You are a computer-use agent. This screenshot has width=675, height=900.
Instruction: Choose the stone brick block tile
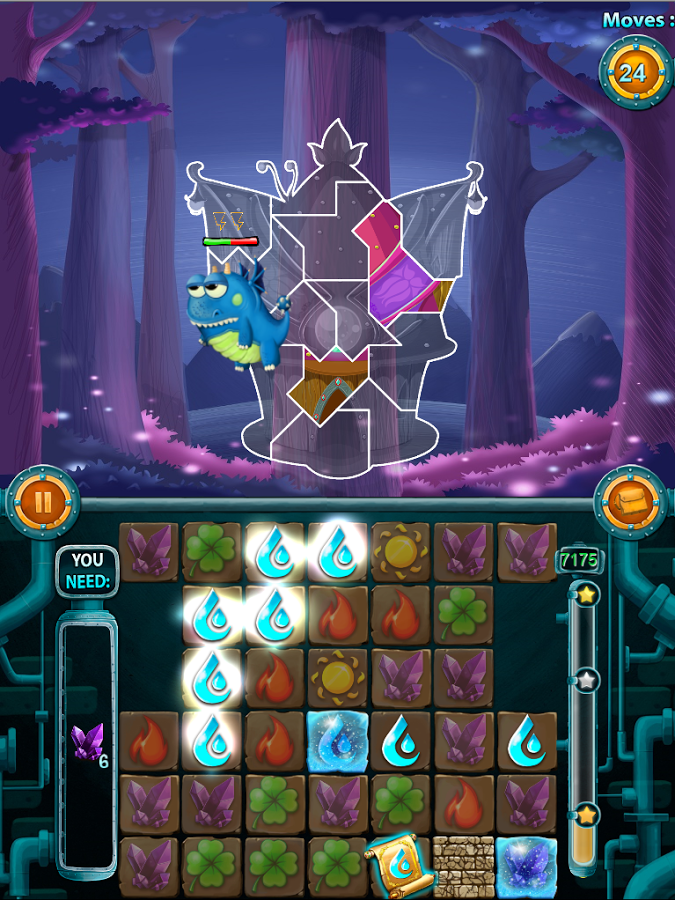463,866
